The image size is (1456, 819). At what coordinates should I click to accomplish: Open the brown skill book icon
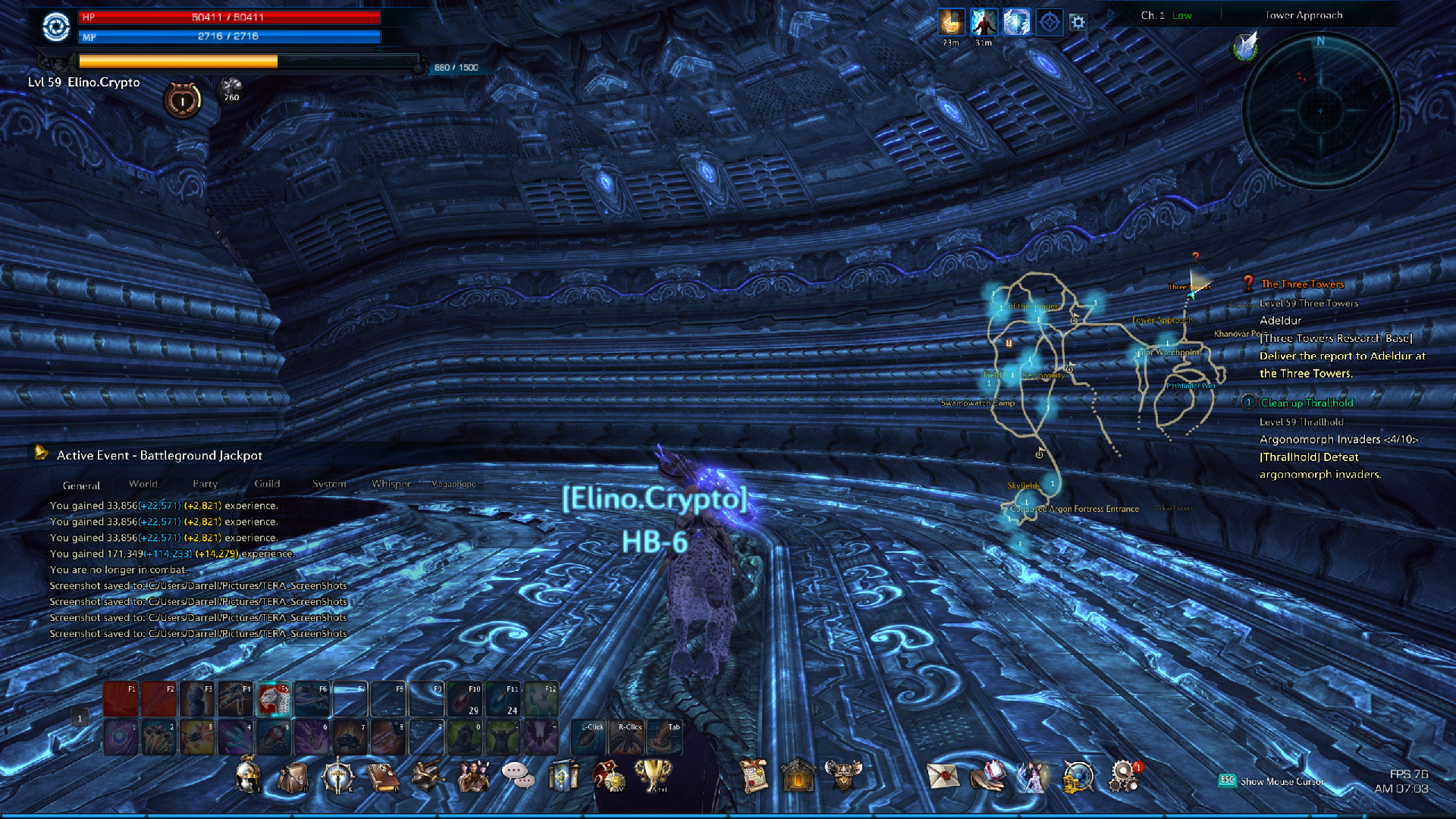(x=383, y=777)
